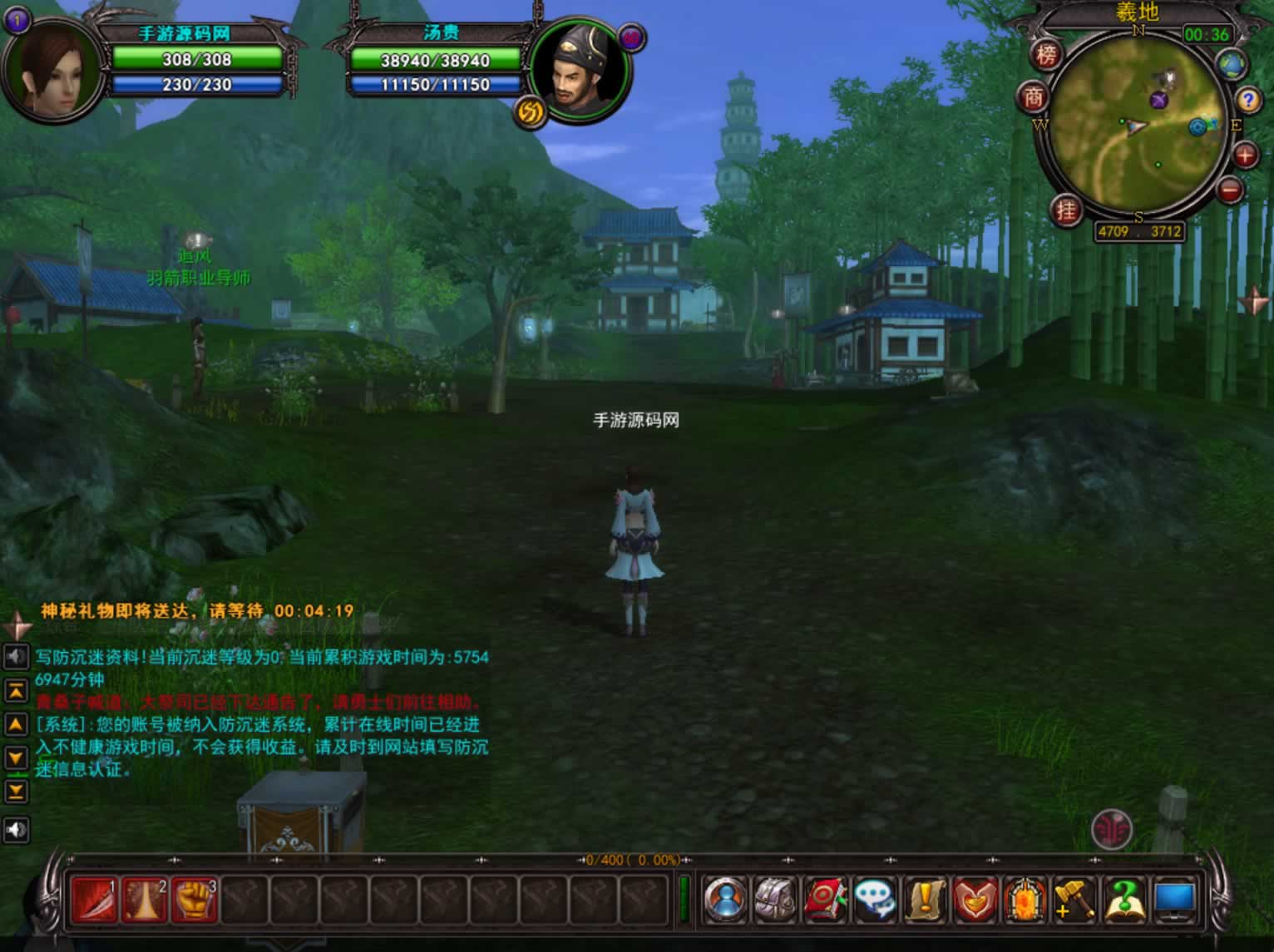Open the chat bubbles social panel
This screenshot has width=1274, height=952.
(875, 900)
